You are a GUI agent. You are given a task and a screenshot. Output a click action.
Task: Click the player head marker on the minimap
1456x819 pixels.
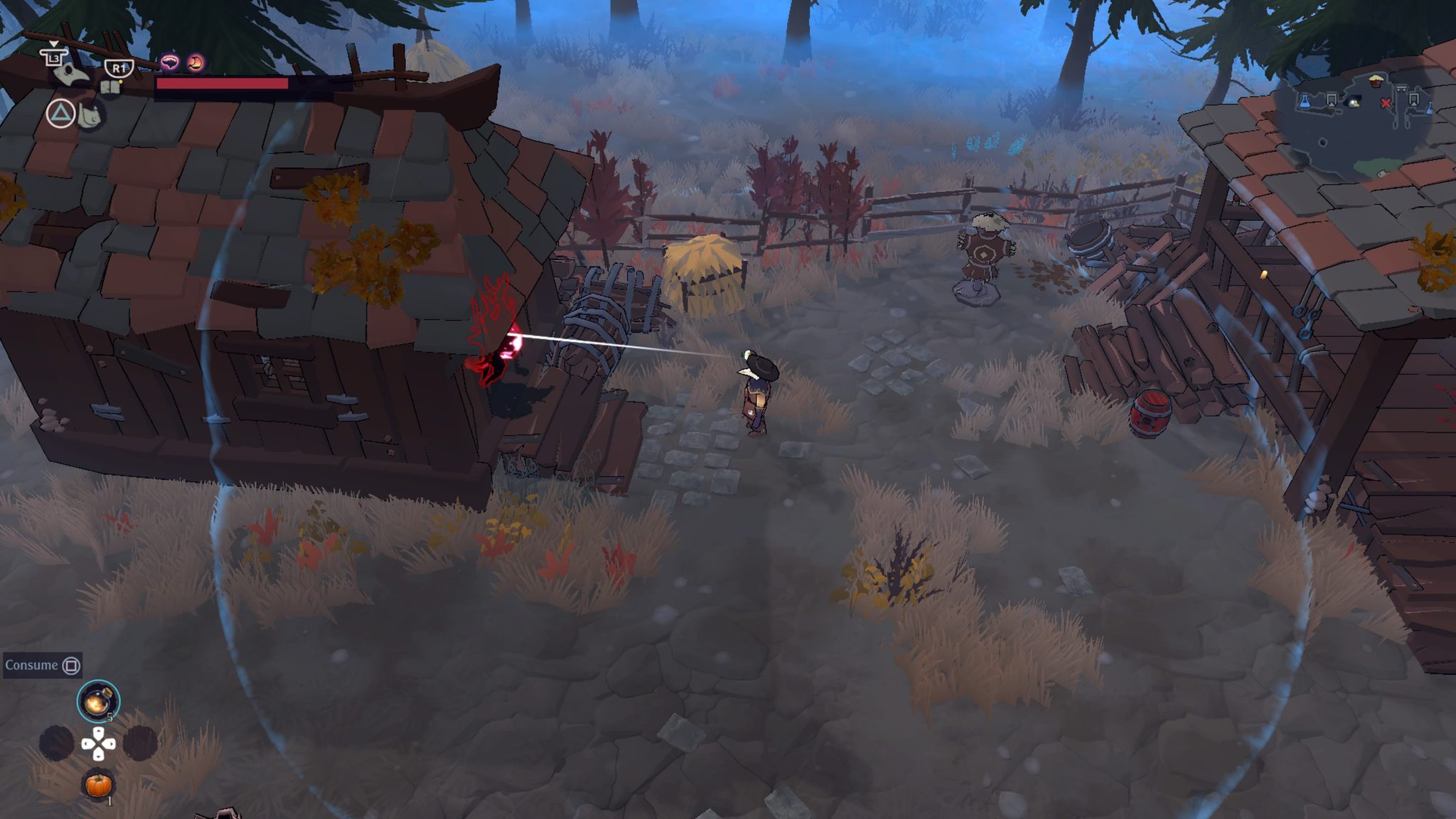click(x=1354, y=104)
